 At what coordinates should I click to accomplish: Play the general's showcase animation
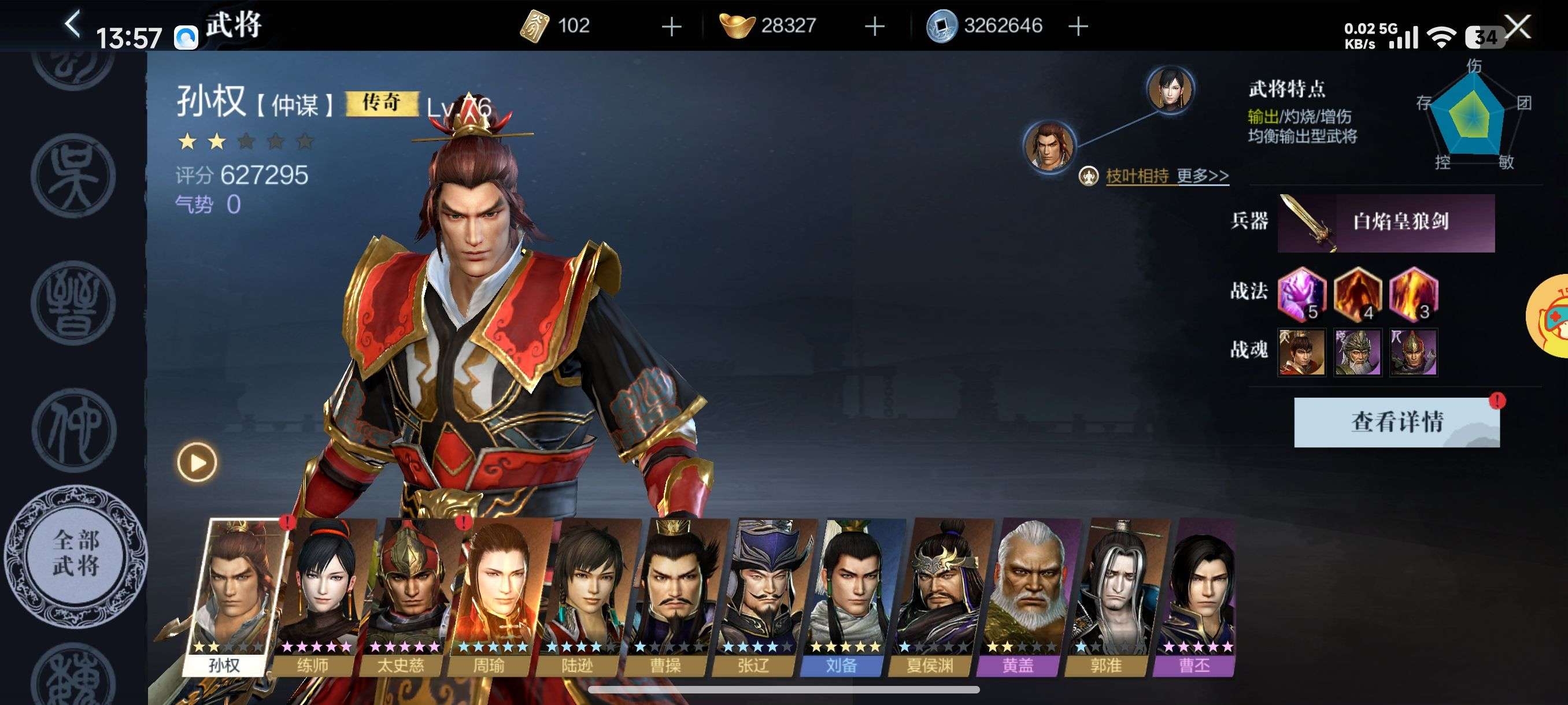pyautogui.click(x=197, y=462)
